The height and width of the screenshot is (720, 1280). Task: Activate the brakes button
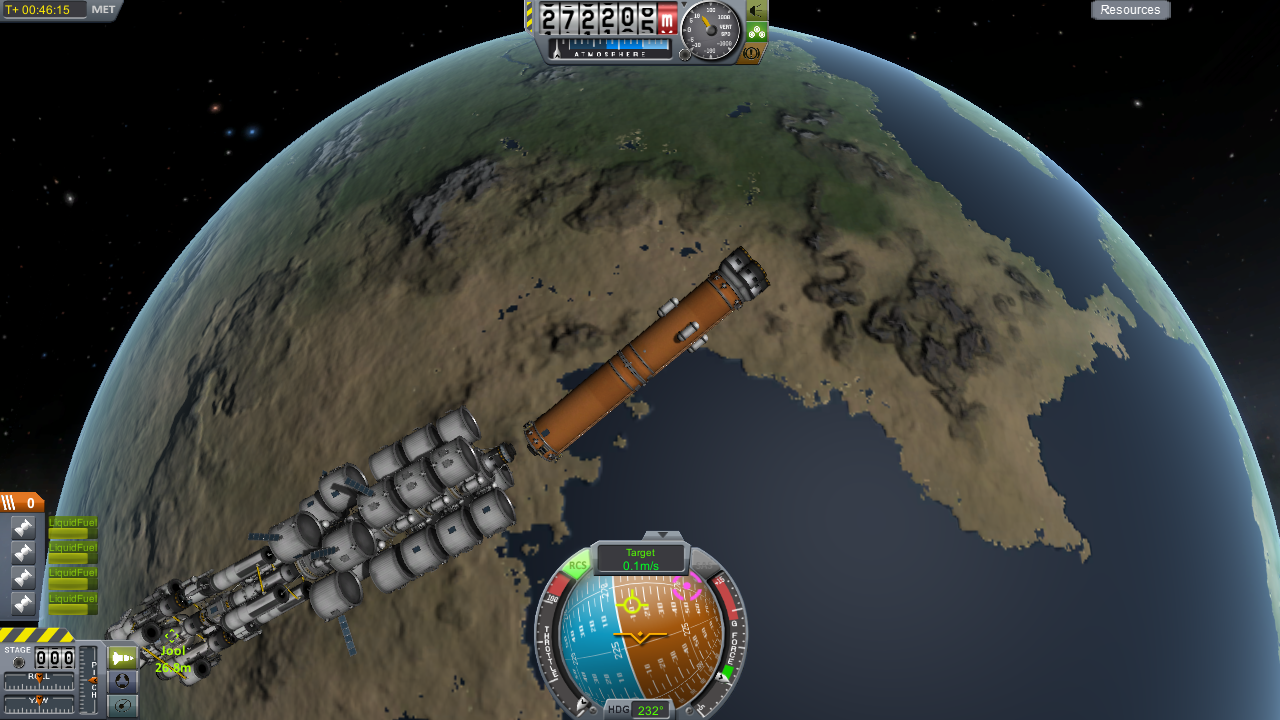[755, 52]
